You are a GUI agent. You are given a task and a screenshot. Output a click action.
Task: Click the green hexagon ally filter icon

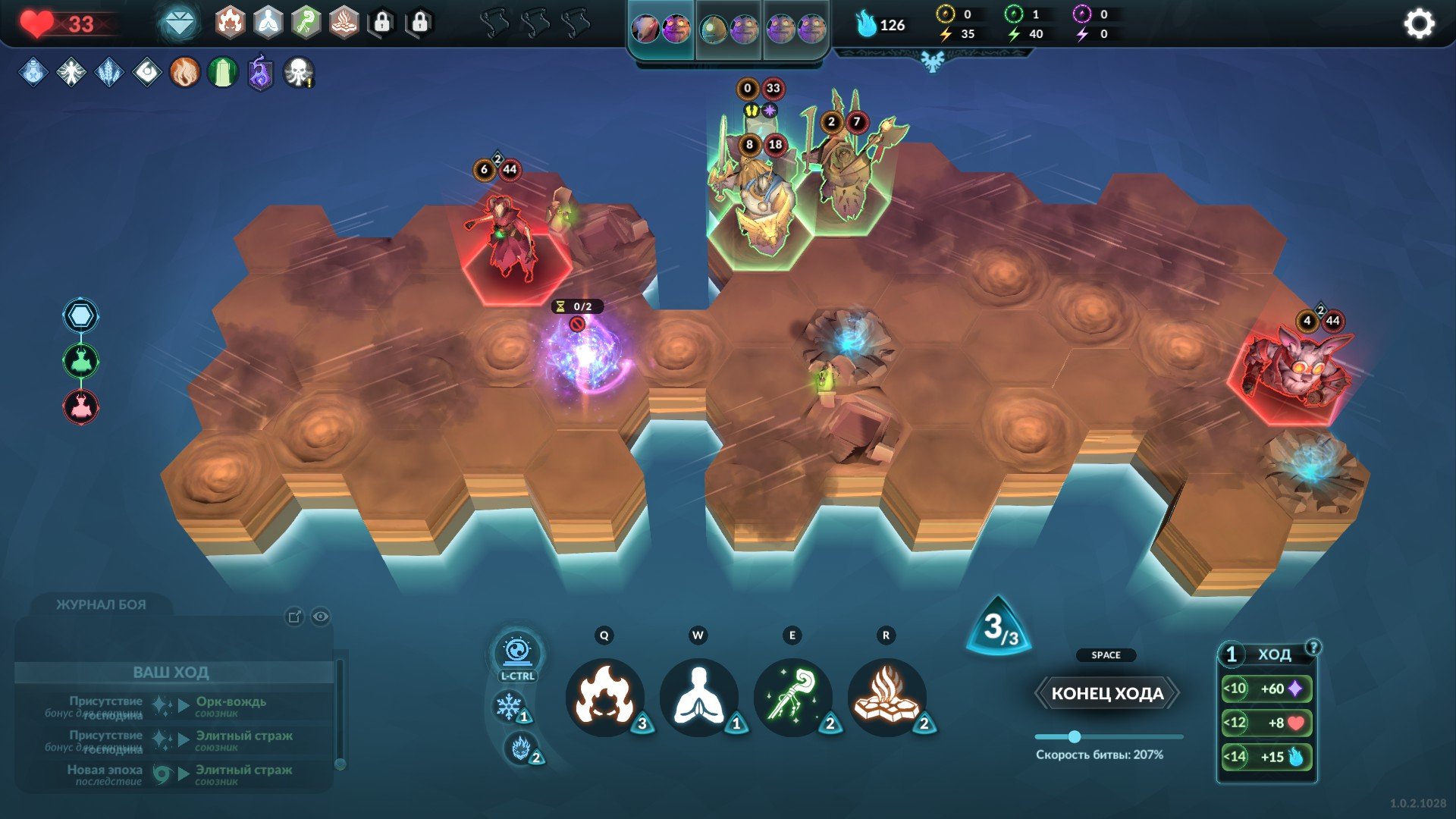click(80, 361)
